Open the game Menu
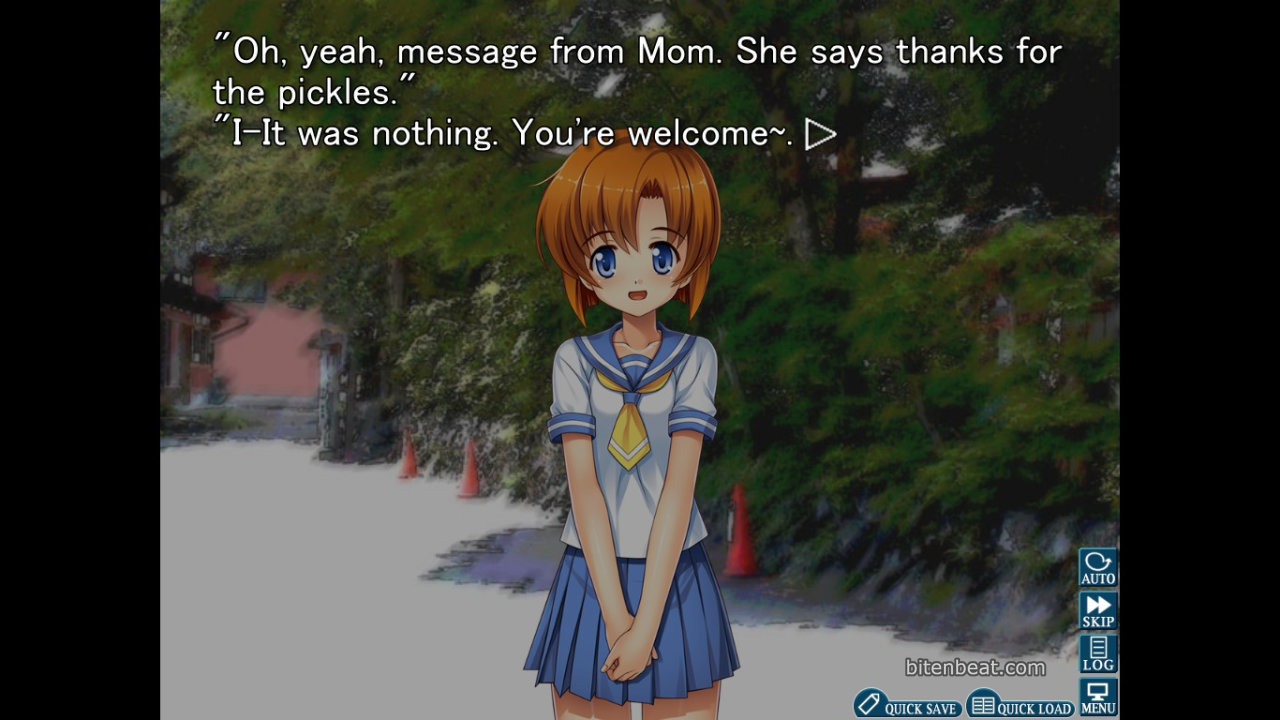Viewport: 1280px width, 720px height. (1098, 697)
